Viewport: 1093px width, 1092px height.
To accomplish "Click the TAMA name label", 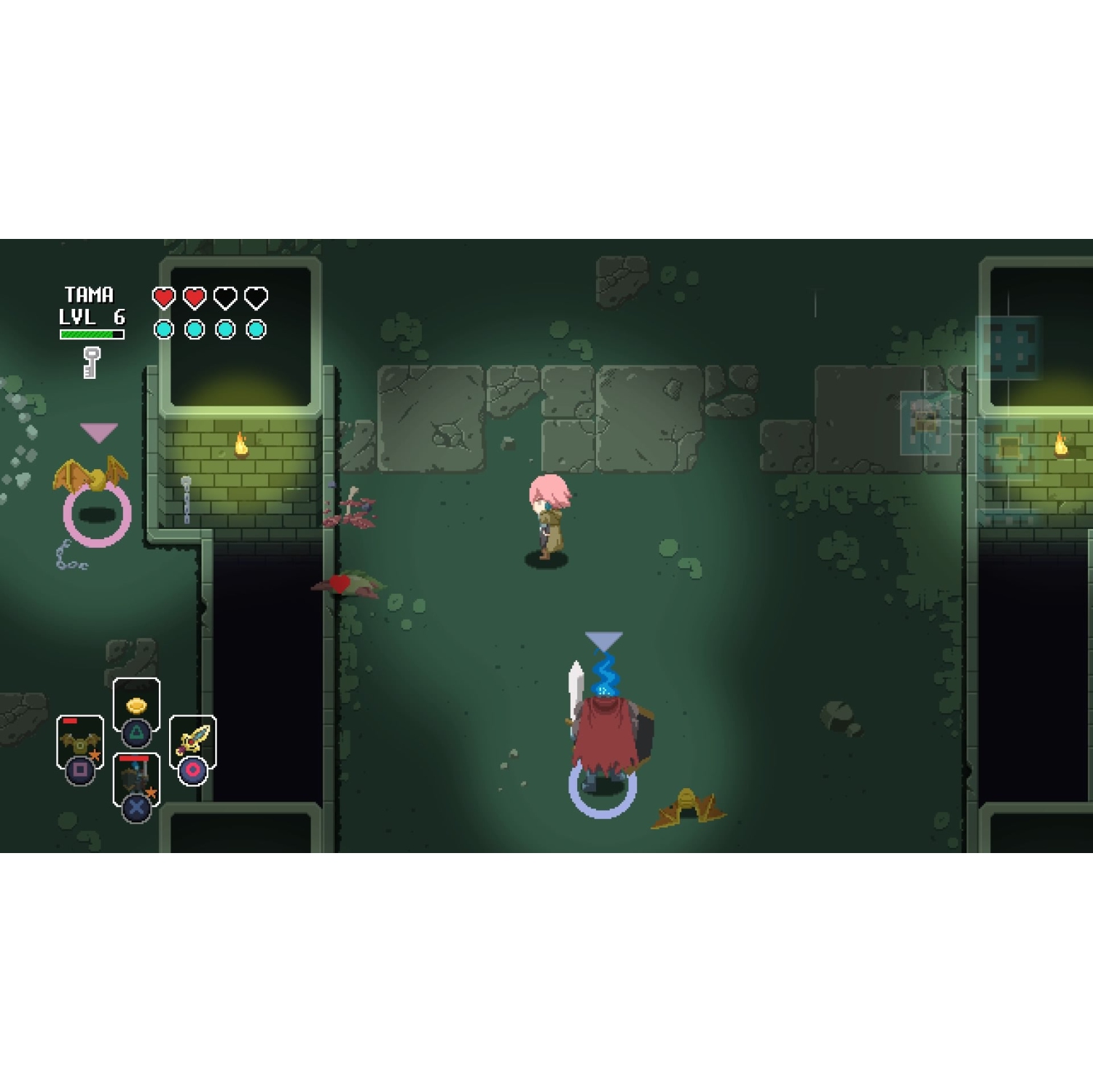I will pyautogui.click(x=88, y=294).
